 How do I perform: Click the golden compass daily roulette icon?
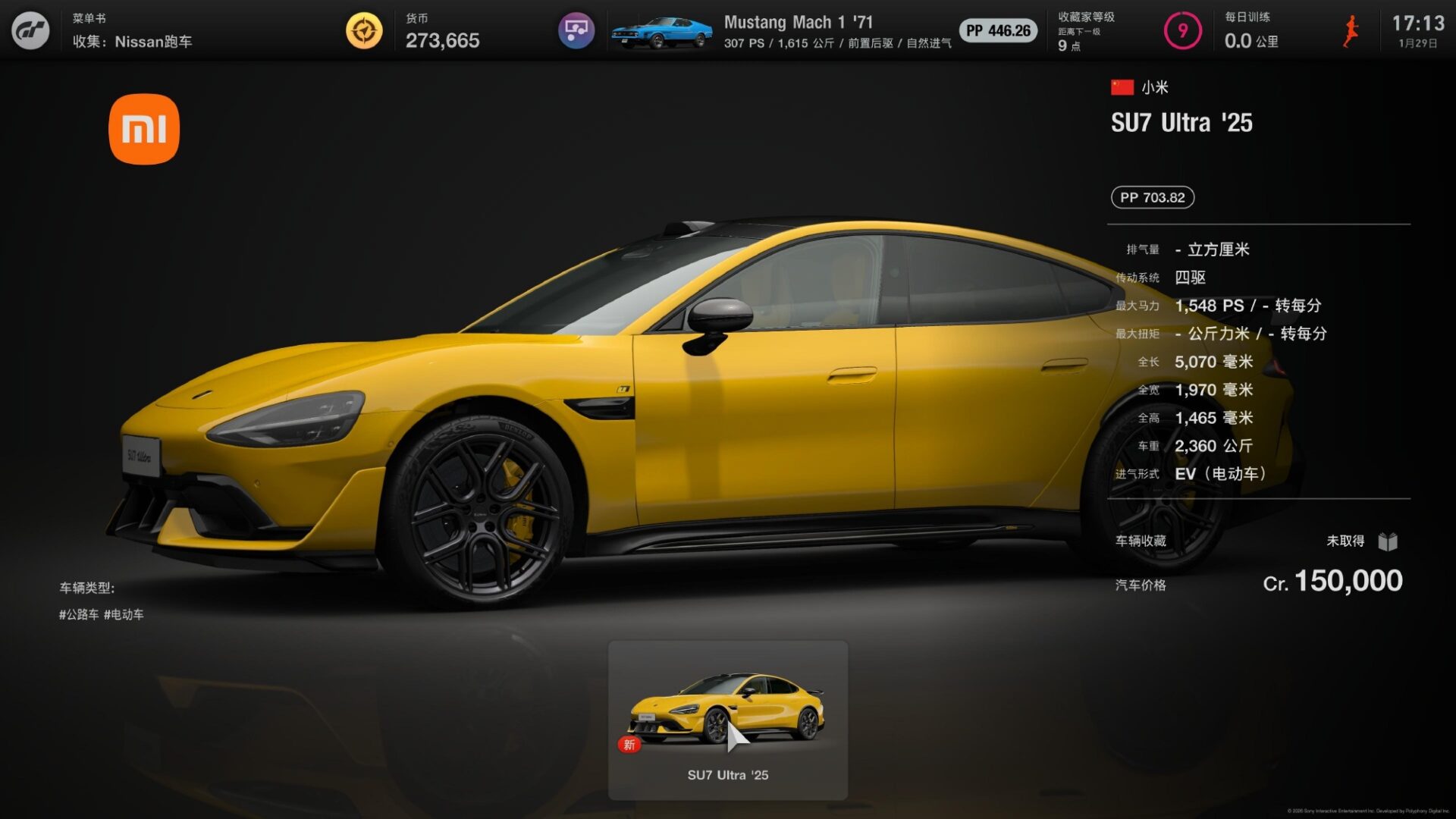pos(364,30)
